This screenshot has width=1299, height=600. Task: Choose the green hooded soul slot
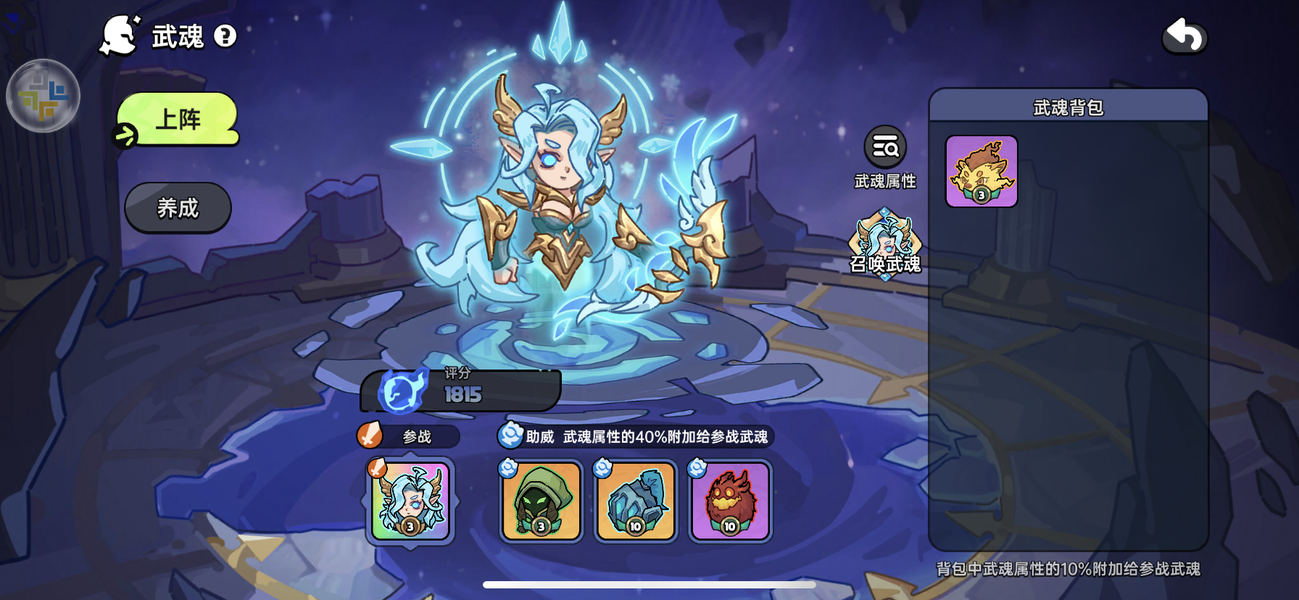coord(541,501)
